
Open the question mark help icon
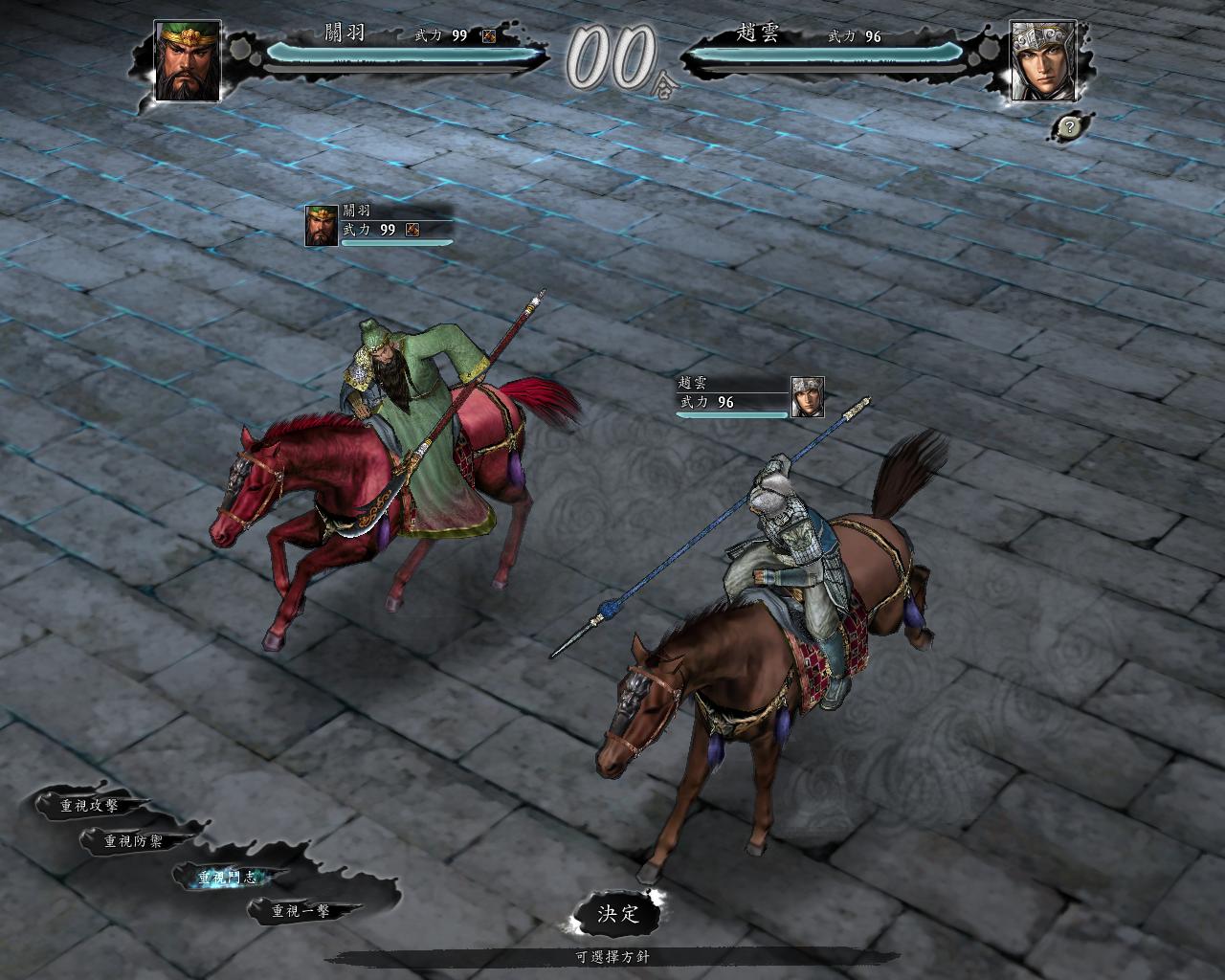point(1071,126)
